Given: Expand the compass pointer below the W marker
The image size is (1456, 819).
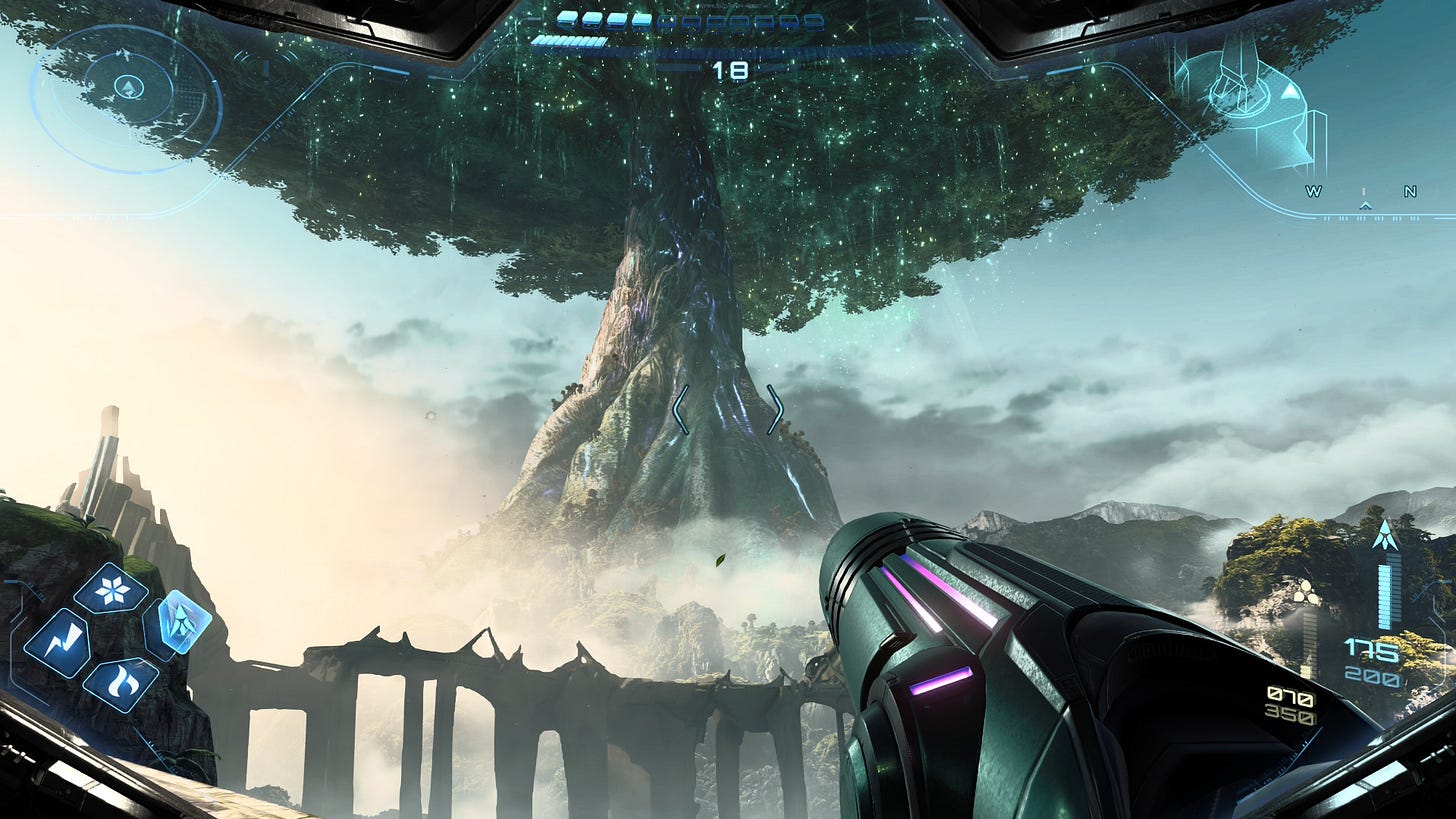Looking at the screenshot, I should (1365, 206).
